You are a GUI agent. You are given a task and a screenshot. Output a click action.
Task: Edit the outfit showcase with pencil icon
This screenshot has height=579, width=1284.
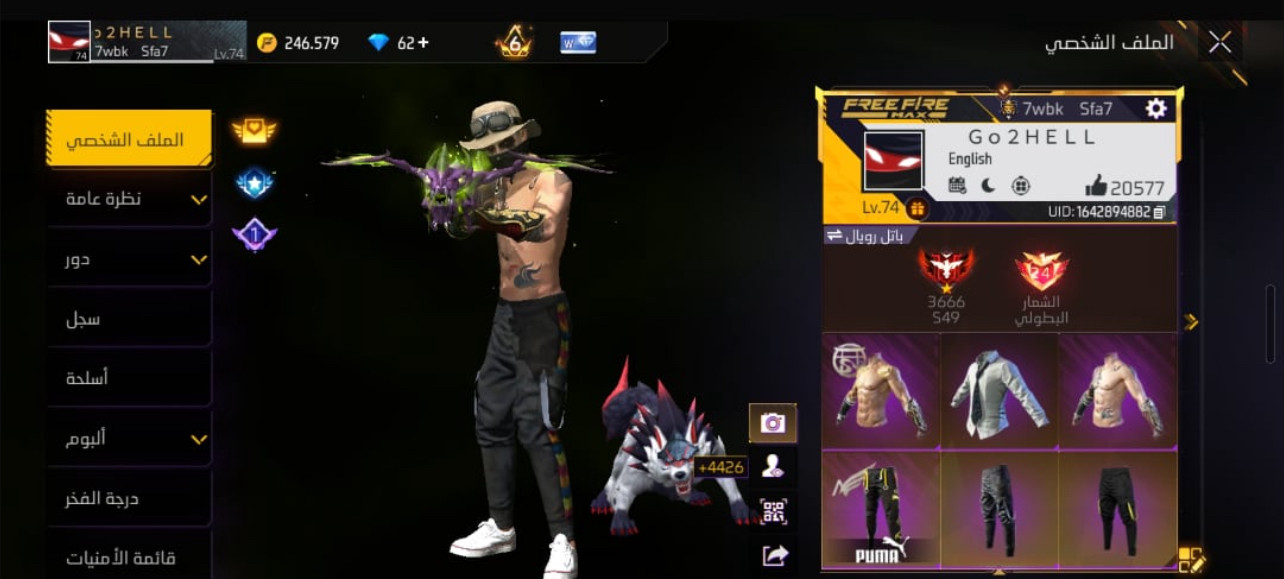pos(1192,560)
